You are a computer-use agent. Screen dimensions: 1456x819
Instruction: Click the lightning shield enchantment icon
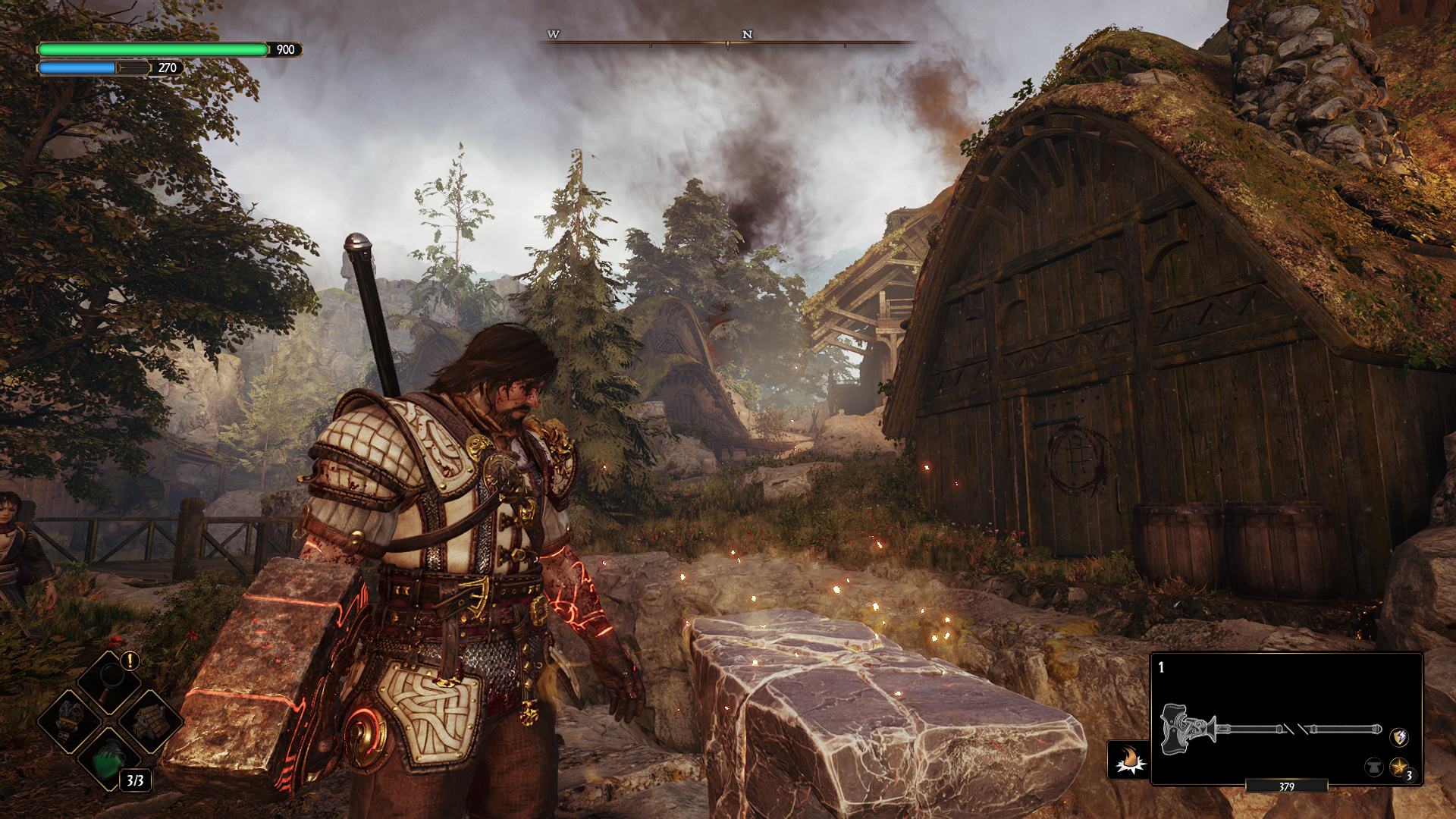point(1399,736)
